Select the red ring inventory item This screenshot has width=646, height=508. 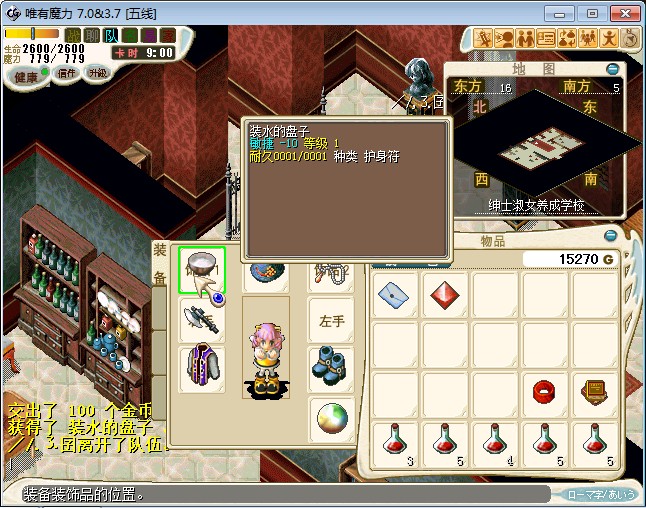(545, 391)
